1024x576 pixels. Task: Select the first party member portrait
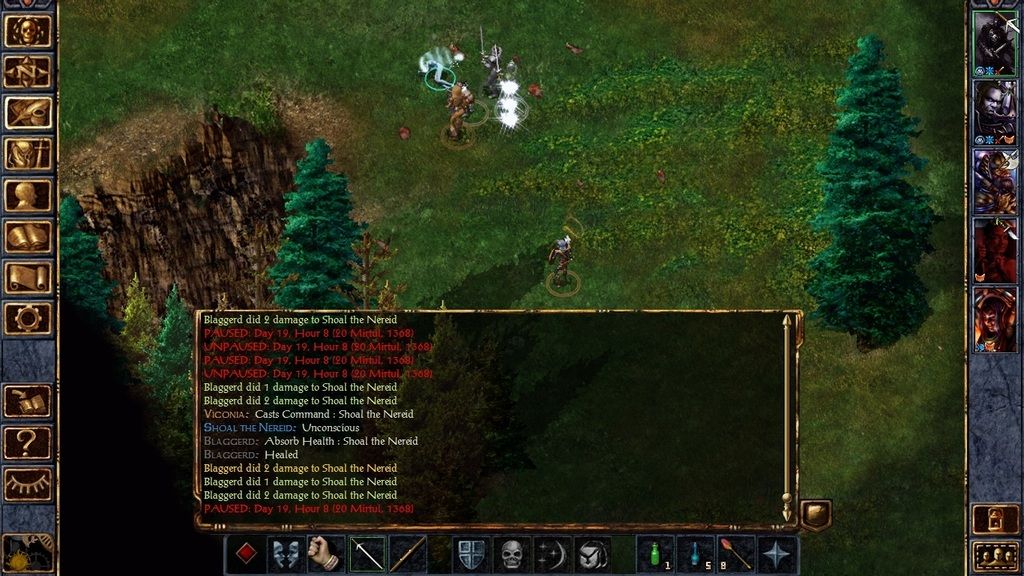995,43
